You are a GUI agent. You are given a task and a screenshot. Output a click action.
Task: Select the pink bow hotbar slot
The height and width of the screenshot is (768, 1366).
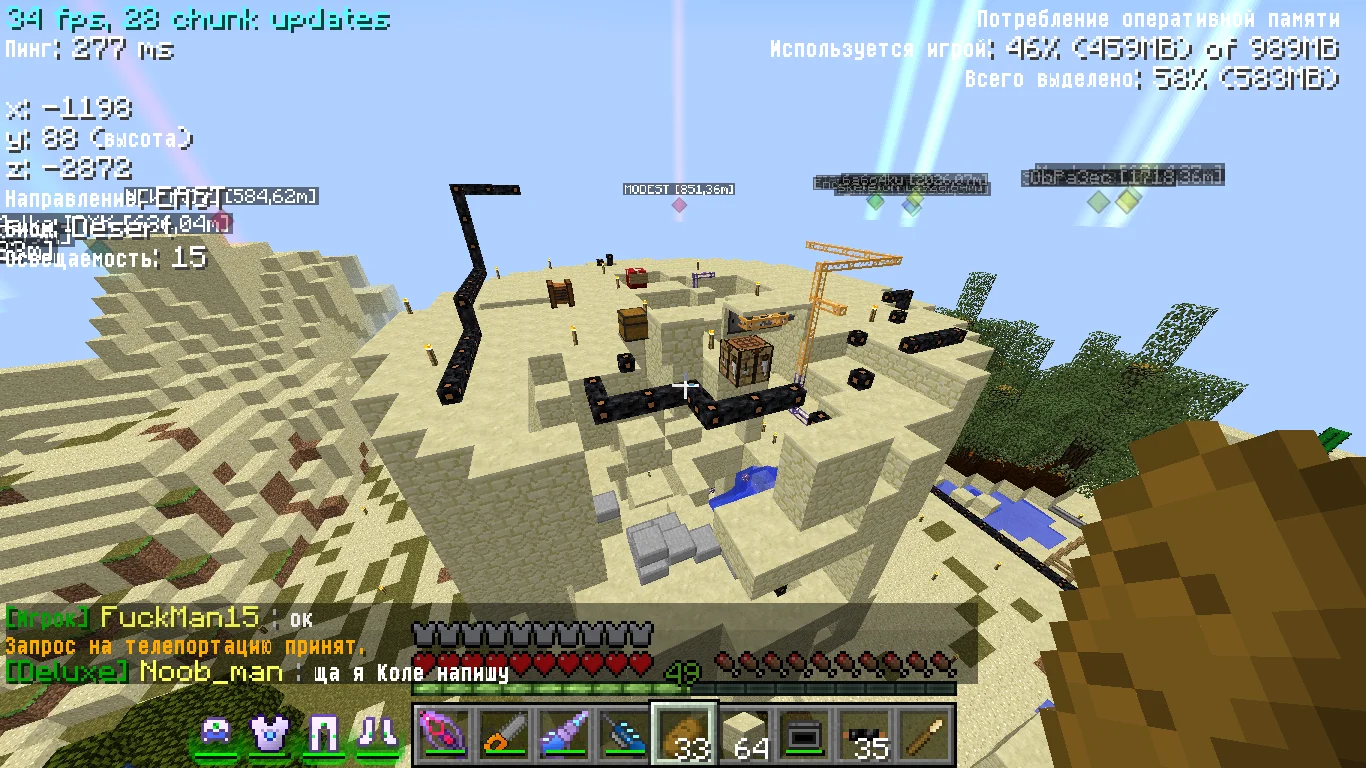coord(440,735)
